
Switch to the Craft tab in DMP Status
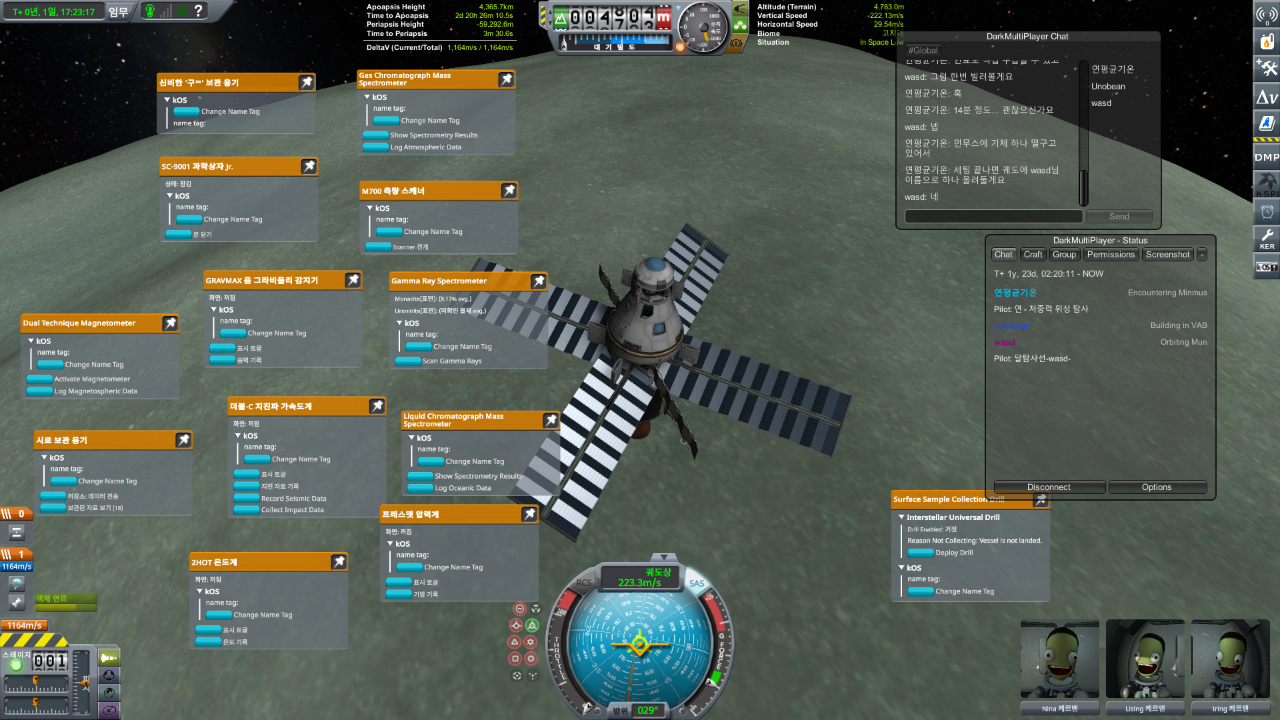click(x=1033, y=255)
